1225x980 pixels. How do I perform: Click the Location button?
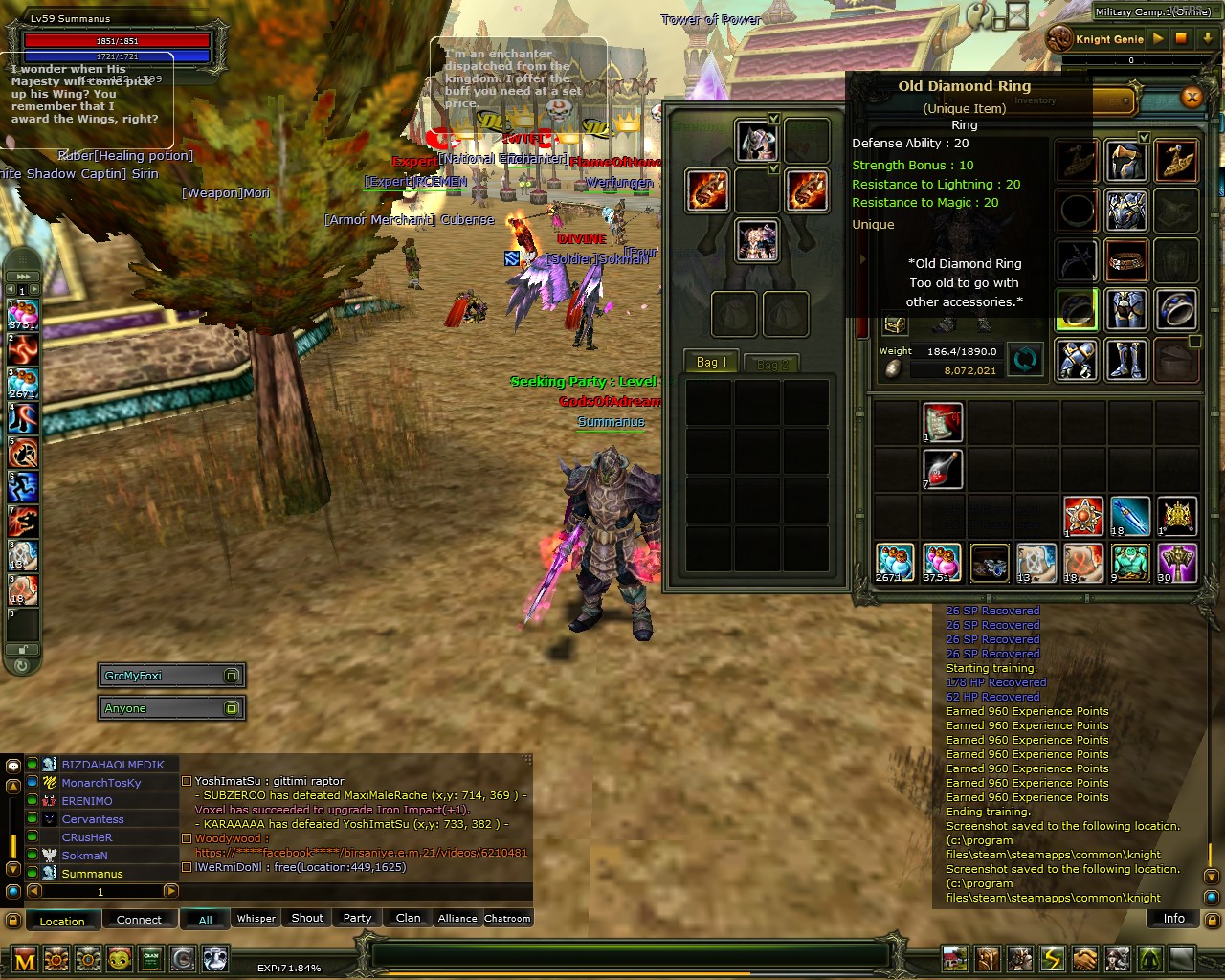(x=62, y=921)
